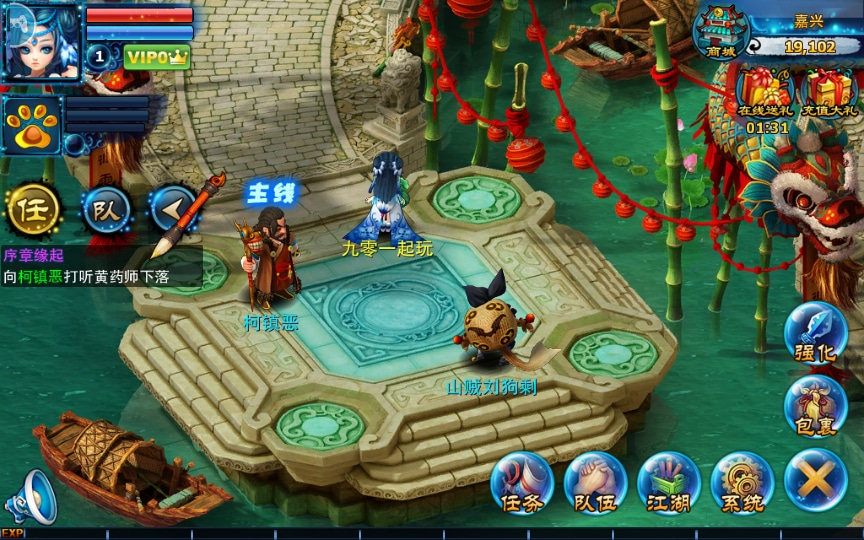Viewport: 864px width, 540px height.
Task: Open the 江湖 menu
Action: point(668,483)
